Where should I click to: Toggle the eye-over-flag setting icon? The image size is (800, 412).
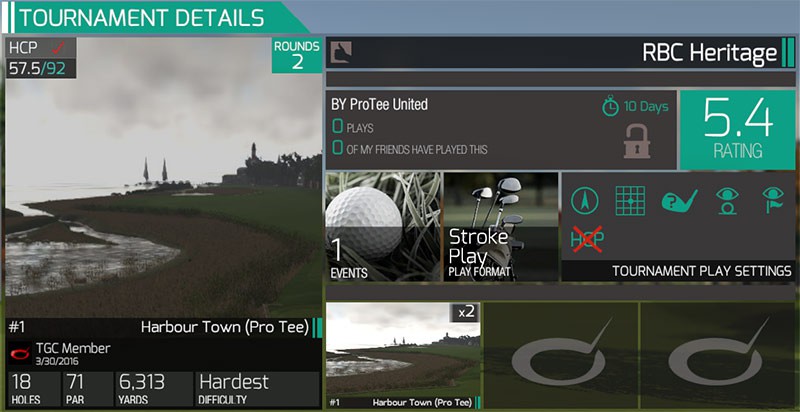tap(773, 200)
